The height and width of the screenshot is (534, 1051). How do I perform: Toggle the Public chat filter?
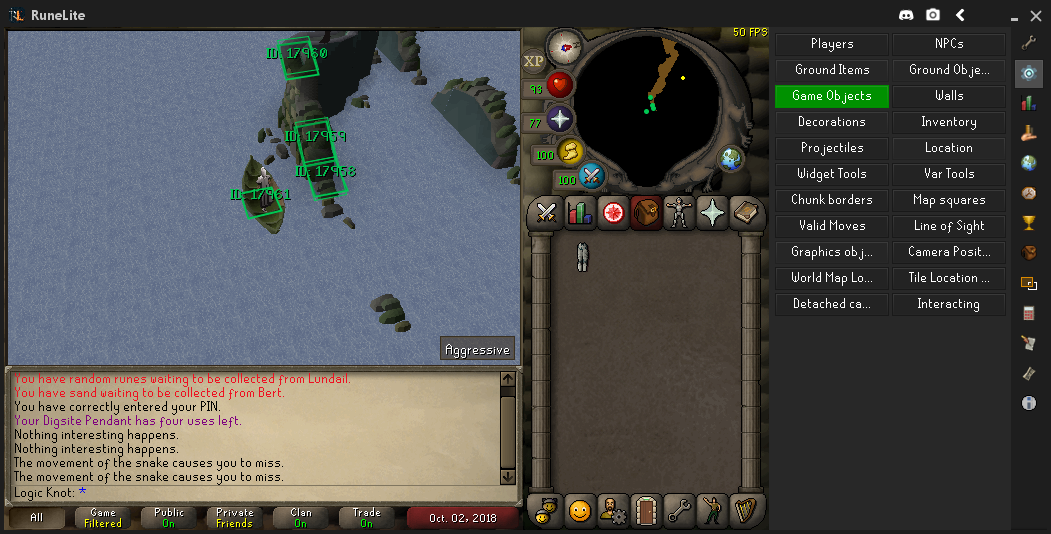[168, 518]
